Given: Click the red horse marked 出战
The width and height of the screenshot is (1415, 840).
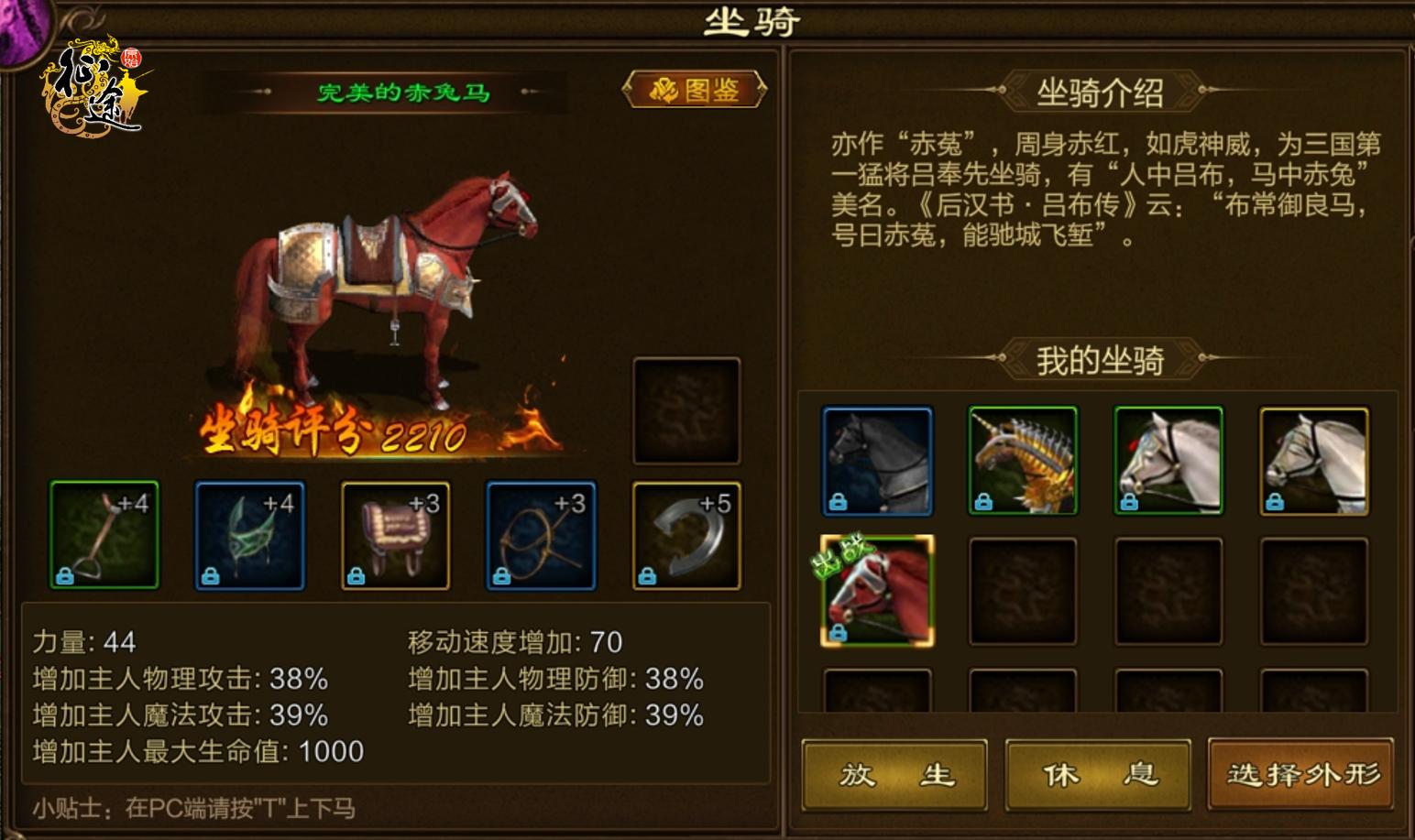Looking at the screenshot, I should [876, 591].
